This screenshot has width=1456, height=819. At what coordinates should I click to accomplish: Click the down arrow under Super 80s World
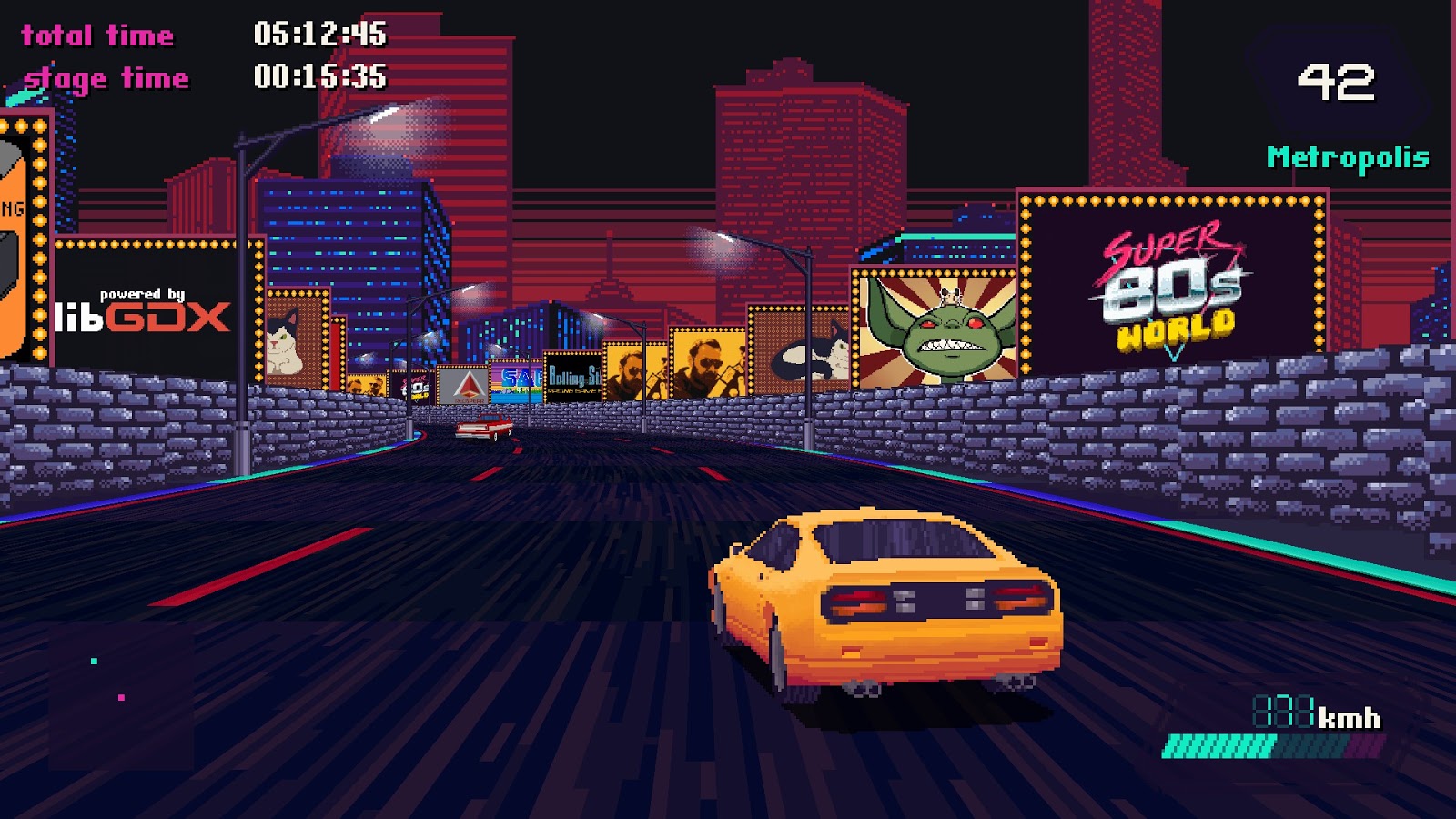[x=1172, y=350]
